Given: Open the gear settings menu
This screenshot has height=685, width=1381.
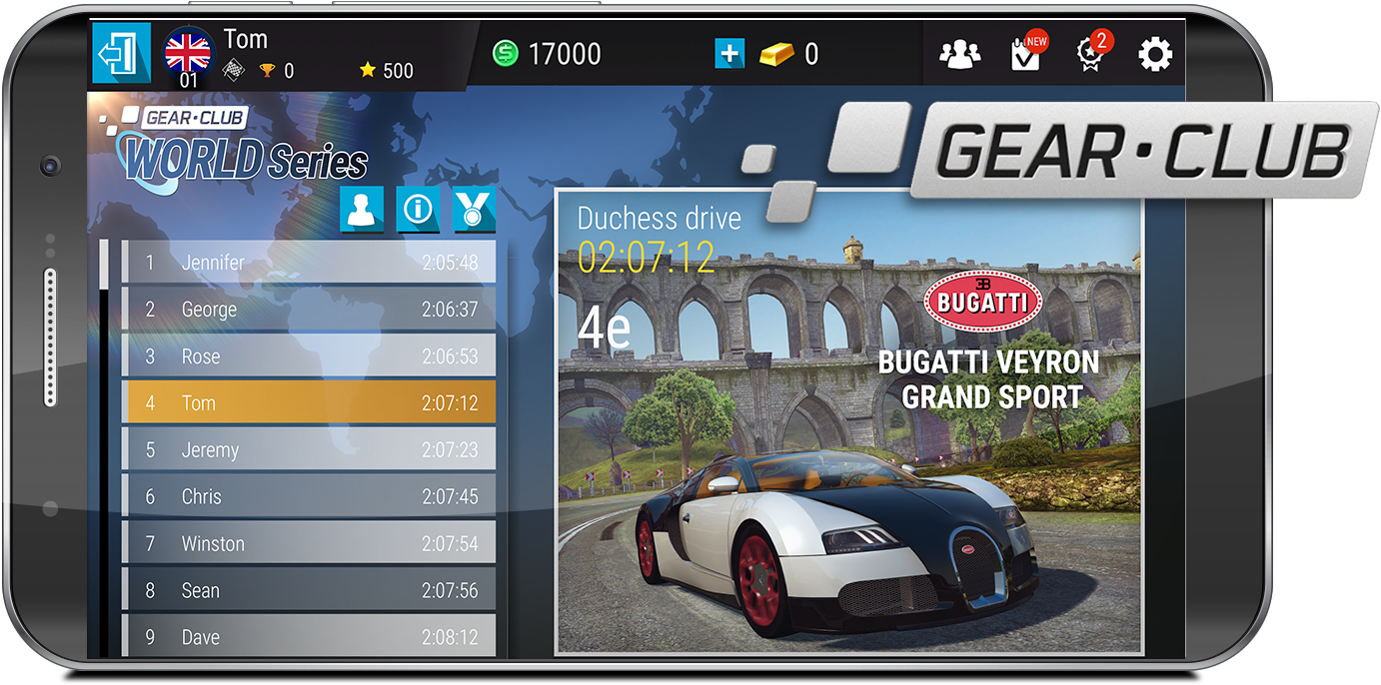Looking at the screenshot, I should [1155, 54].
